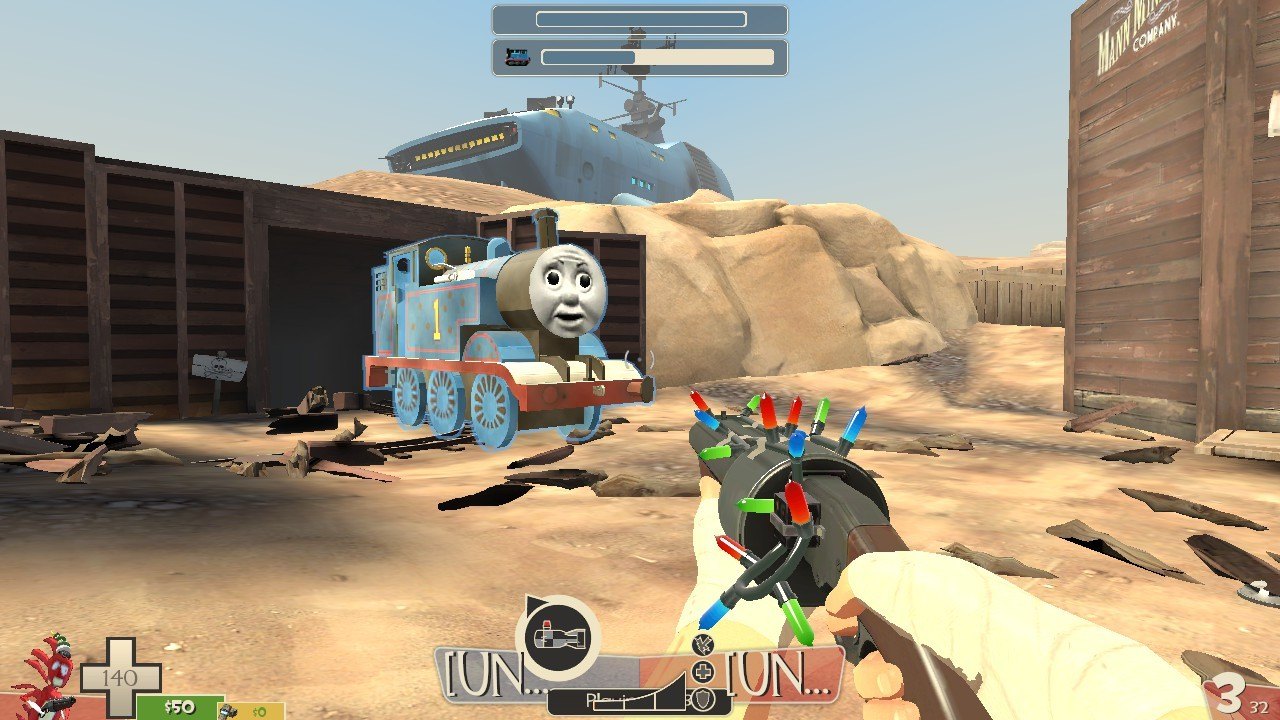This screenshot has height=720, width=1280.
Task: Select the bomb carrier icon
Action: pyautogui.click(x=557, y=637)
